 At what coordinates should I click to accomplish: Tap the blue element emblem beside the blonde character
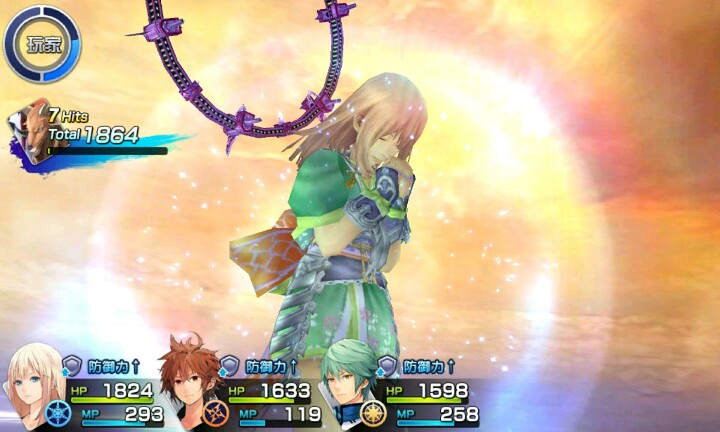59,412
